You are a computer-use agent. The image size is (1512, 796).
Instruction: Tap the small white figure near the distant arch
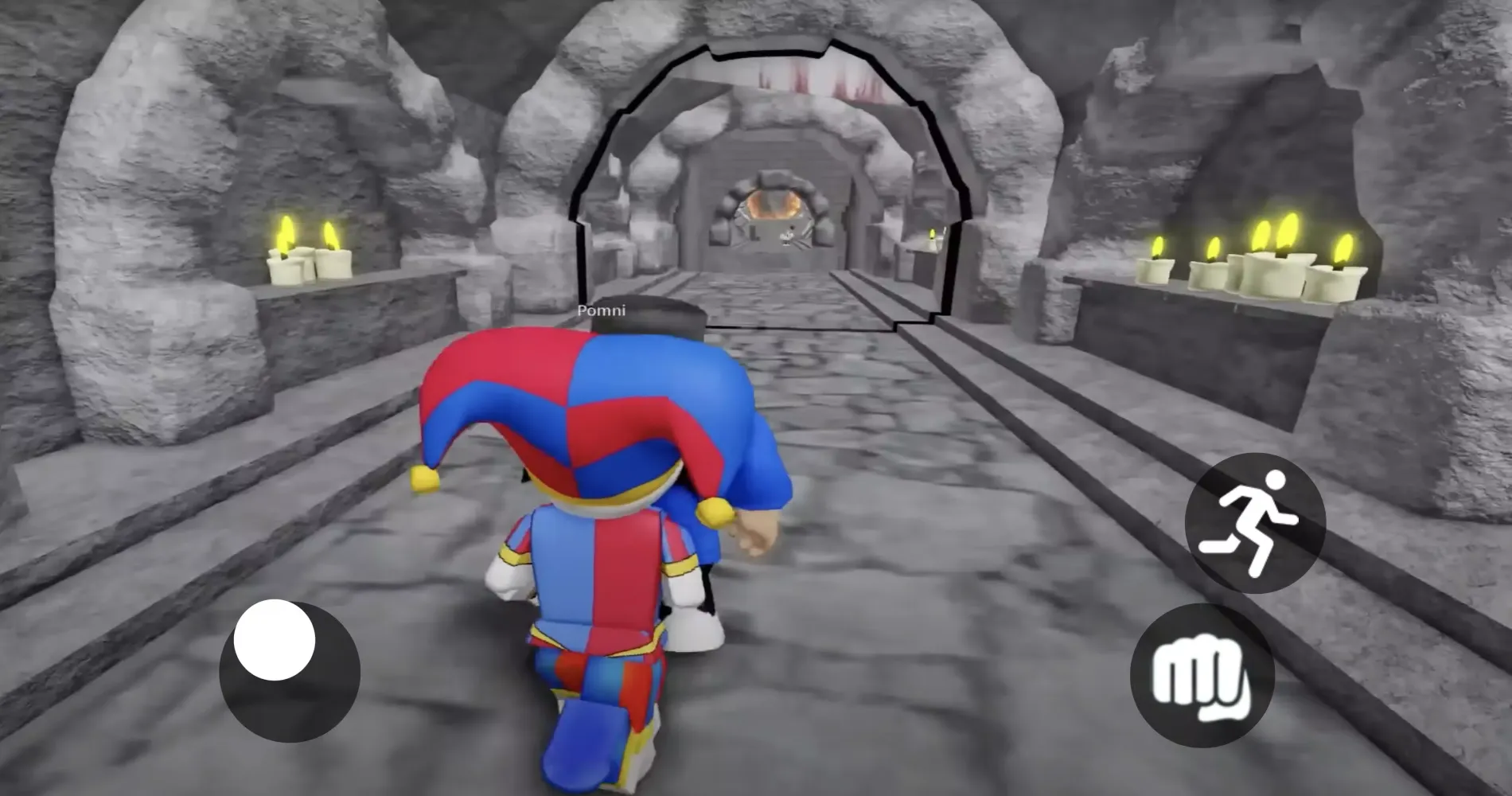pyautogui.click(x=786, y=236)
